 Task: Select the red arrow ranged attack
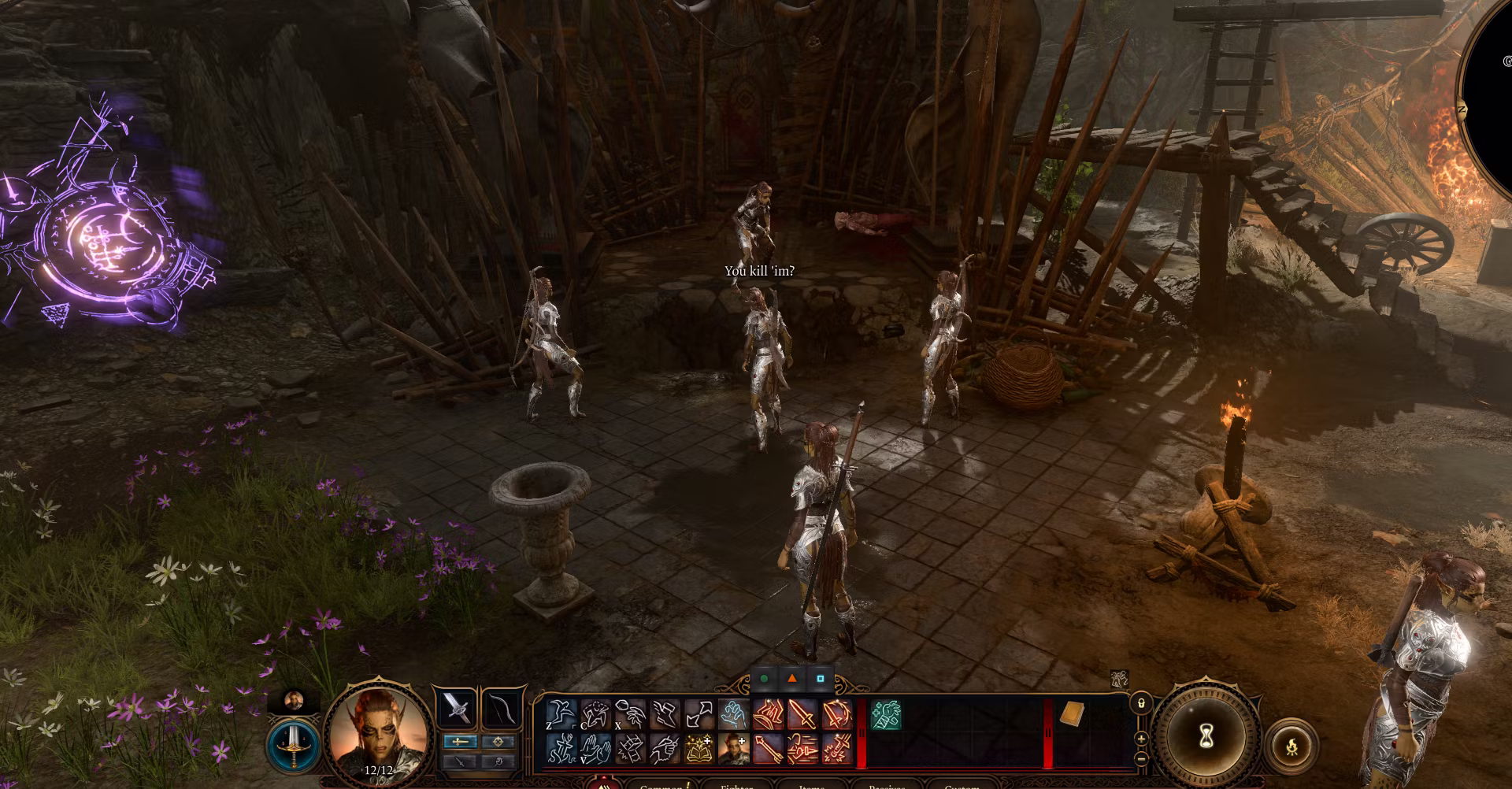[x=768, y=749]
